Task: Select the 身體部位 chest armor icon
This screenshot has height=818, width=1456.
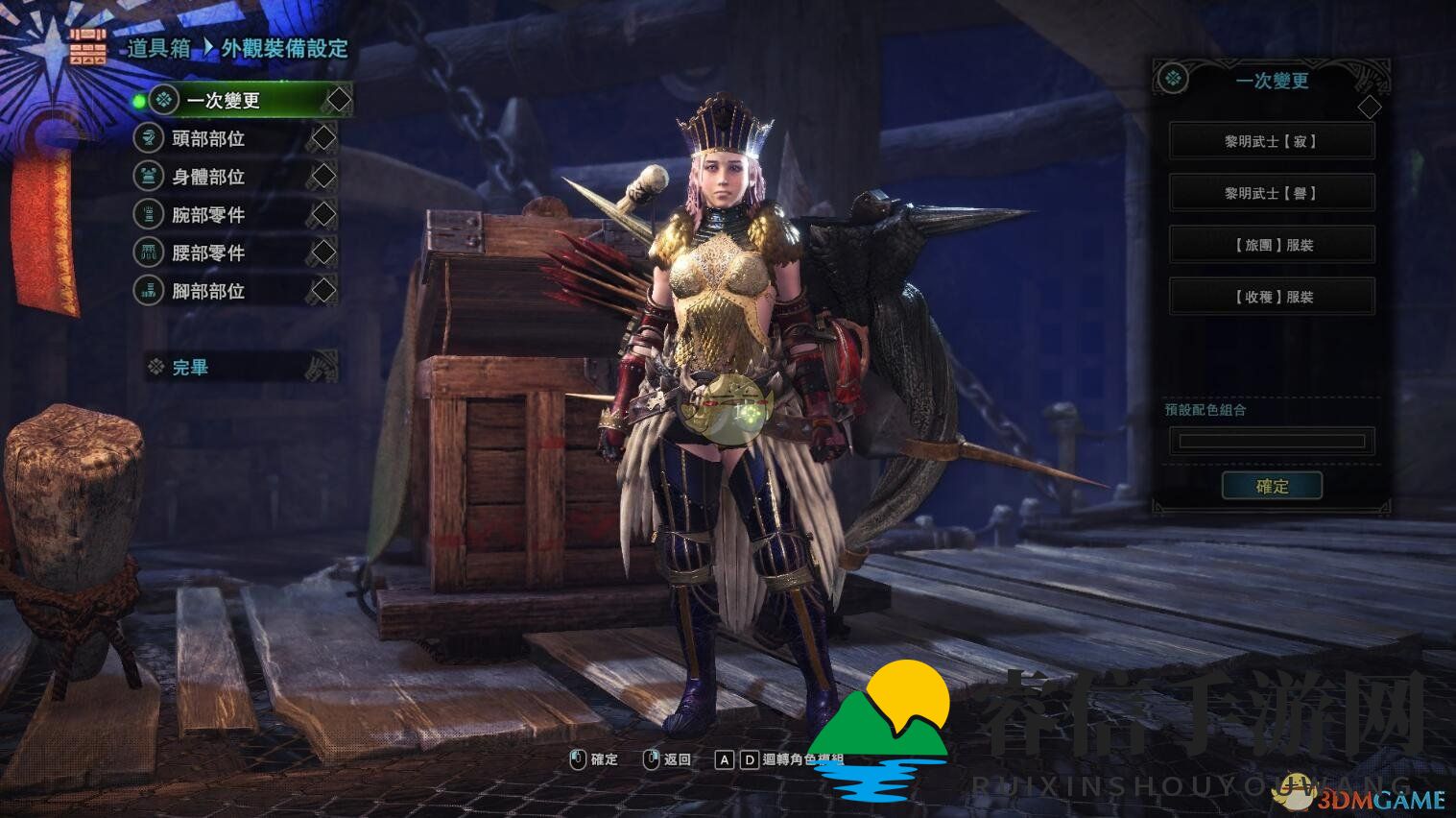Action: coord(149,177)
